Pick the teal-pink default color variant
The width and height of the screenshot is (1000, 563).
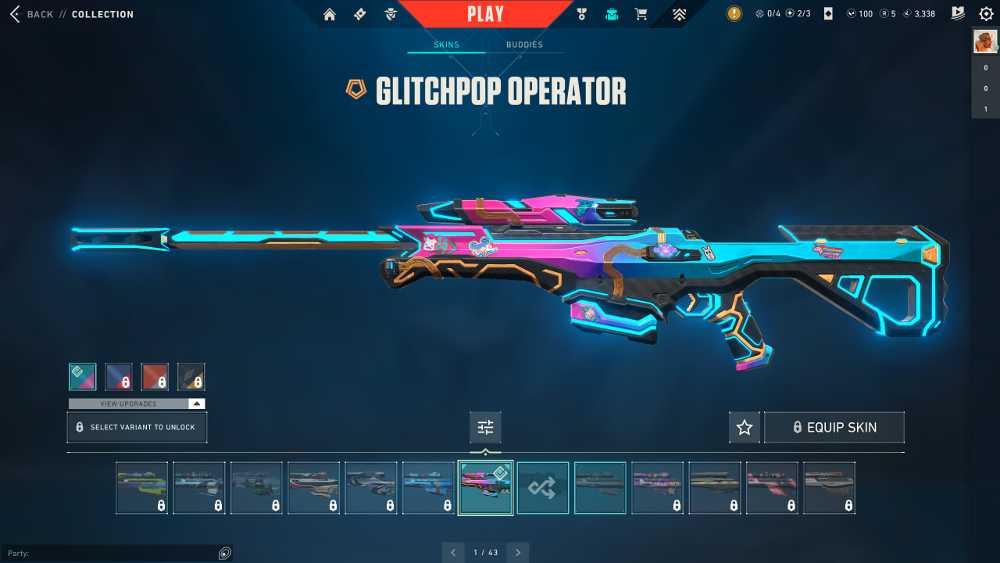point(83,376)
